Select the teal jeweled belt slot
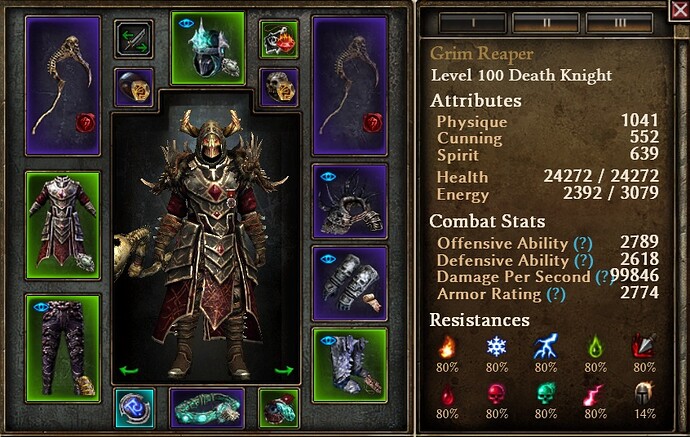This screenshot has height=437, width=690. pos(207,408)
